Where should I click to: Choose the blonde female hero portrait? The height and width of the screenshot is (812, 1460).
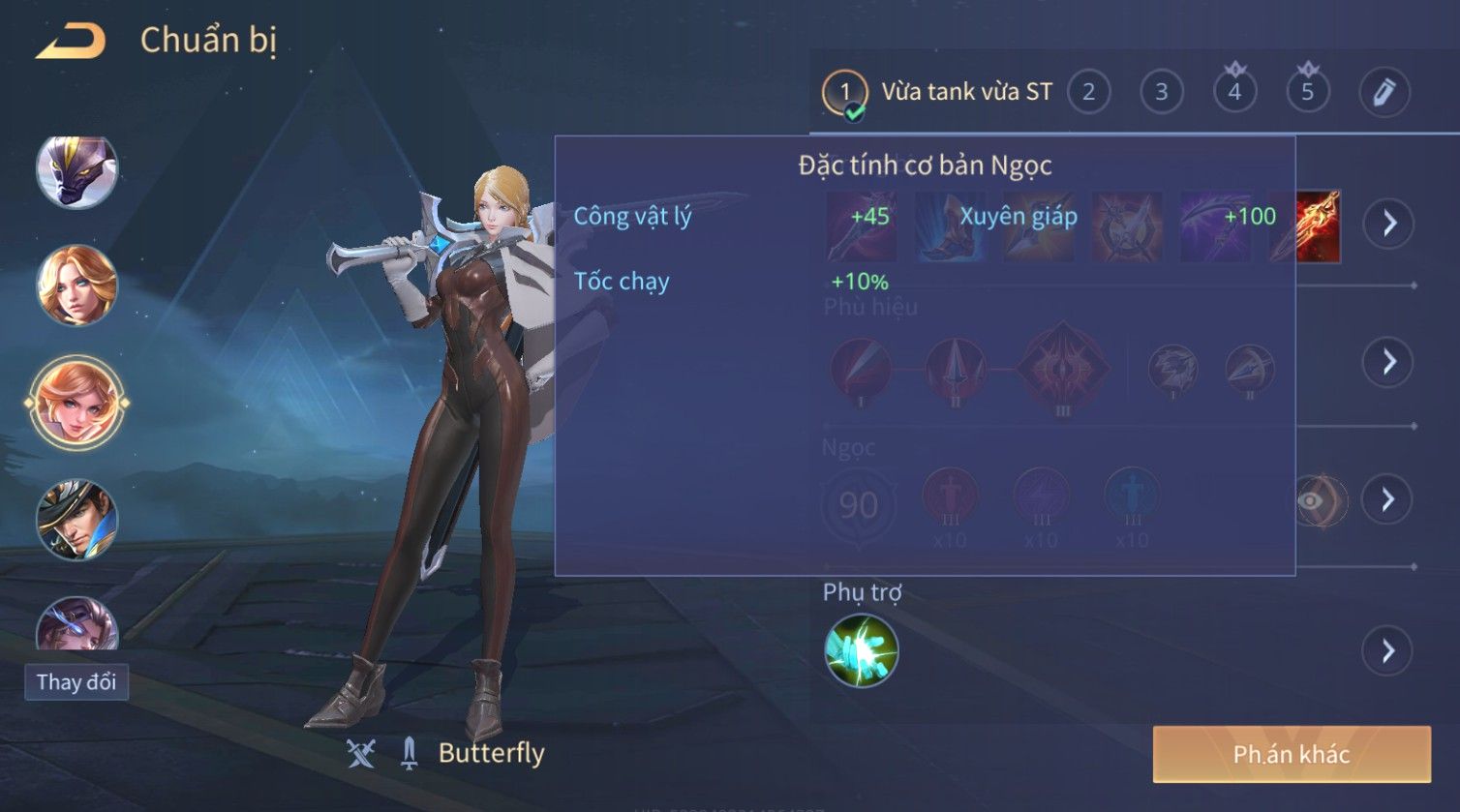pyautogui.click(x=77, y=286)
